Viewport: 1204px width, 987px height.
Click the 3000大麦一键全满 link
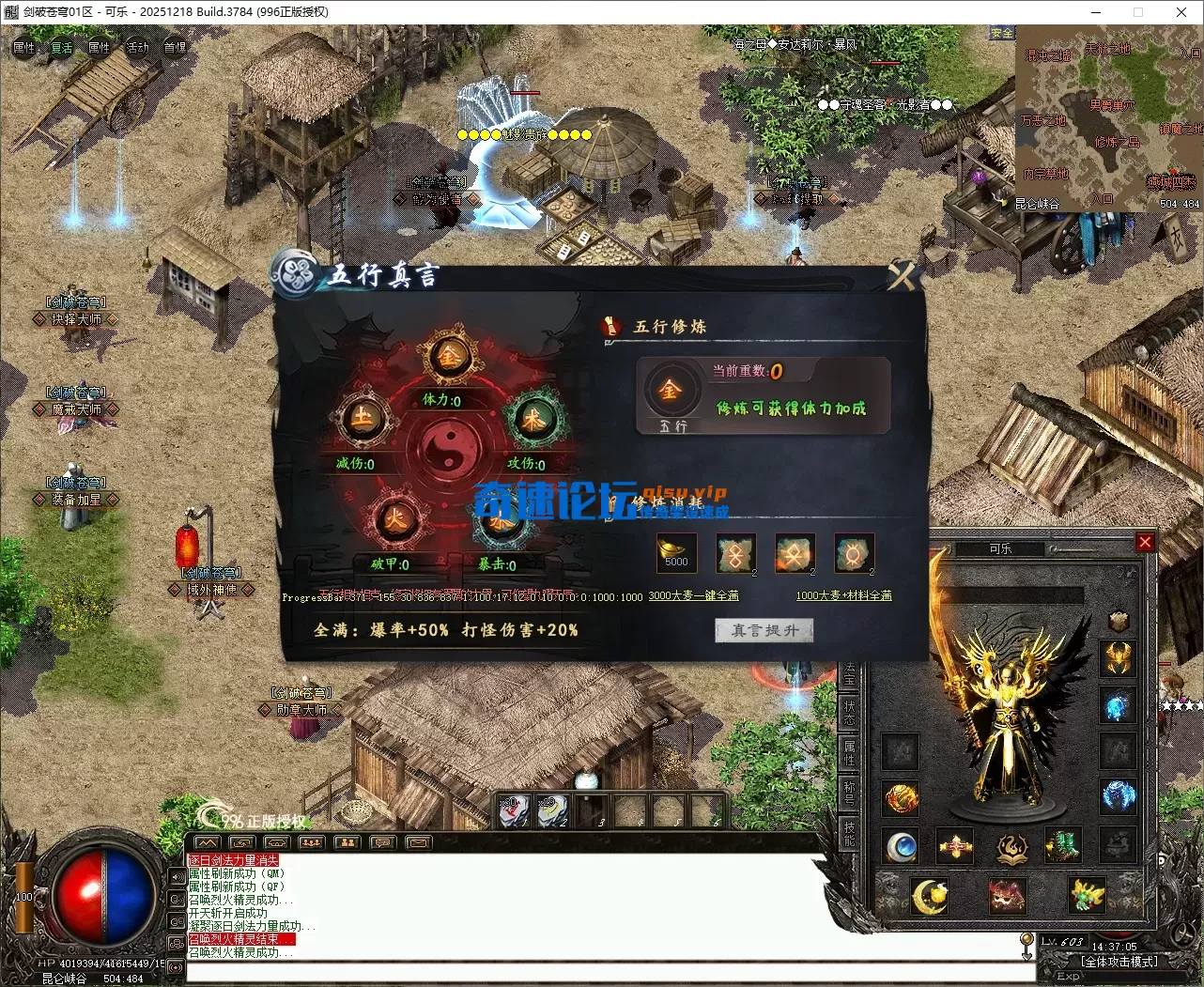pyautogui.click(x=694, y=596)
